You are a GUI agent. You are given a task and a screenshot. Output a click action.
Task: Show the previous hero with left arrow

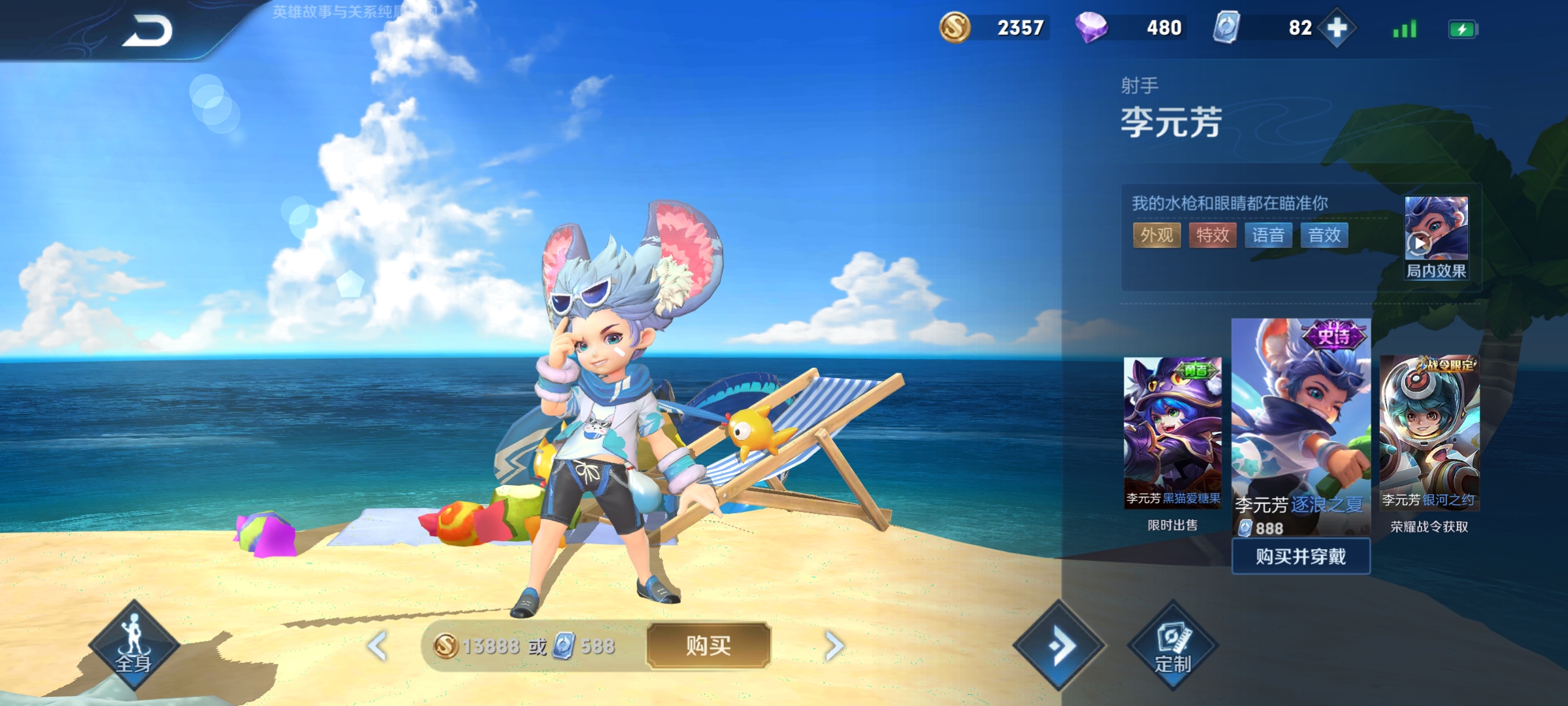(x=378, y=646)
